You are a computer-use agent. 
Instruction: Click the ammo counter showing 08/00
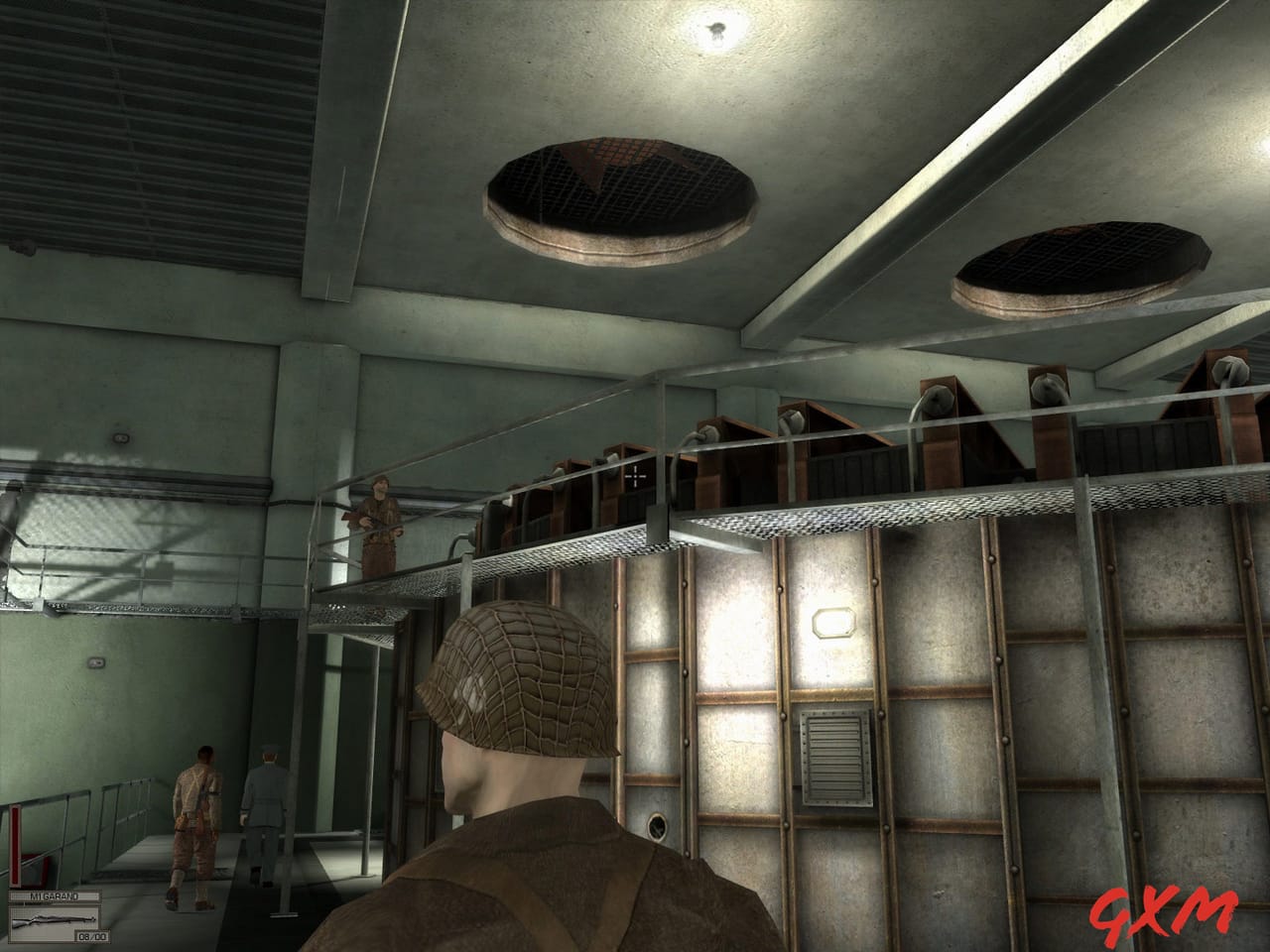click(x=92, y=935)
